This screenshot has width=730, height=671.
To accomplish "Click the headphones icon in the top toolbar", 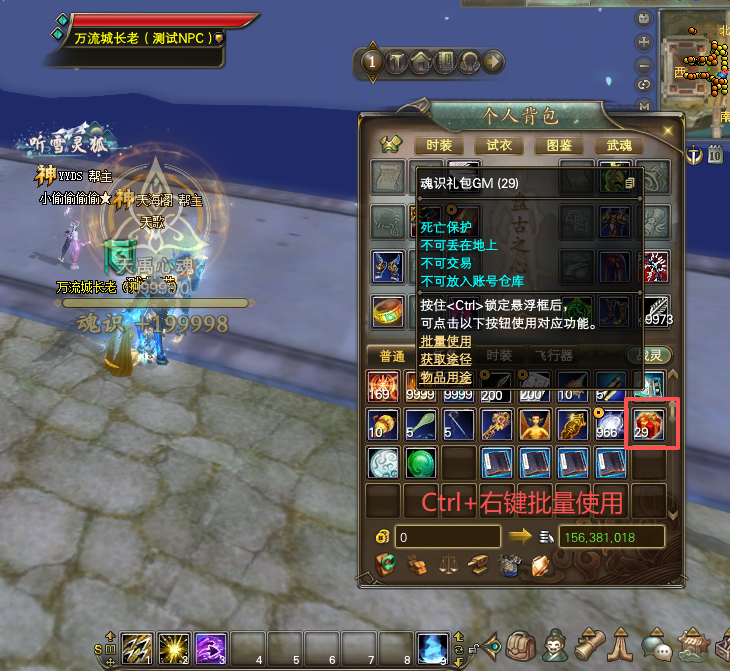I will pos(468,62).
